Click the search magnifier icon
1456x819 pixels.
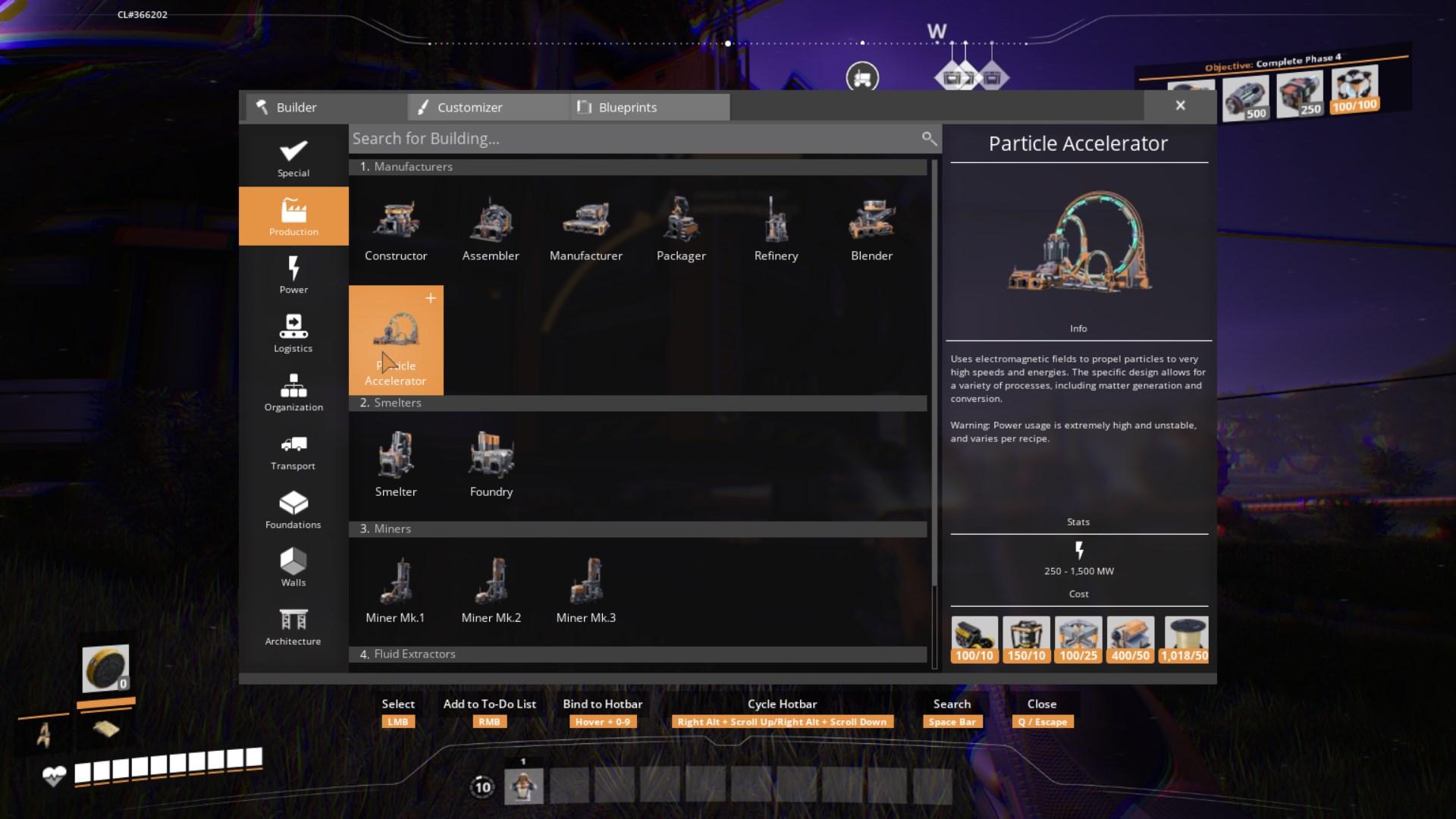pos(928,139)
